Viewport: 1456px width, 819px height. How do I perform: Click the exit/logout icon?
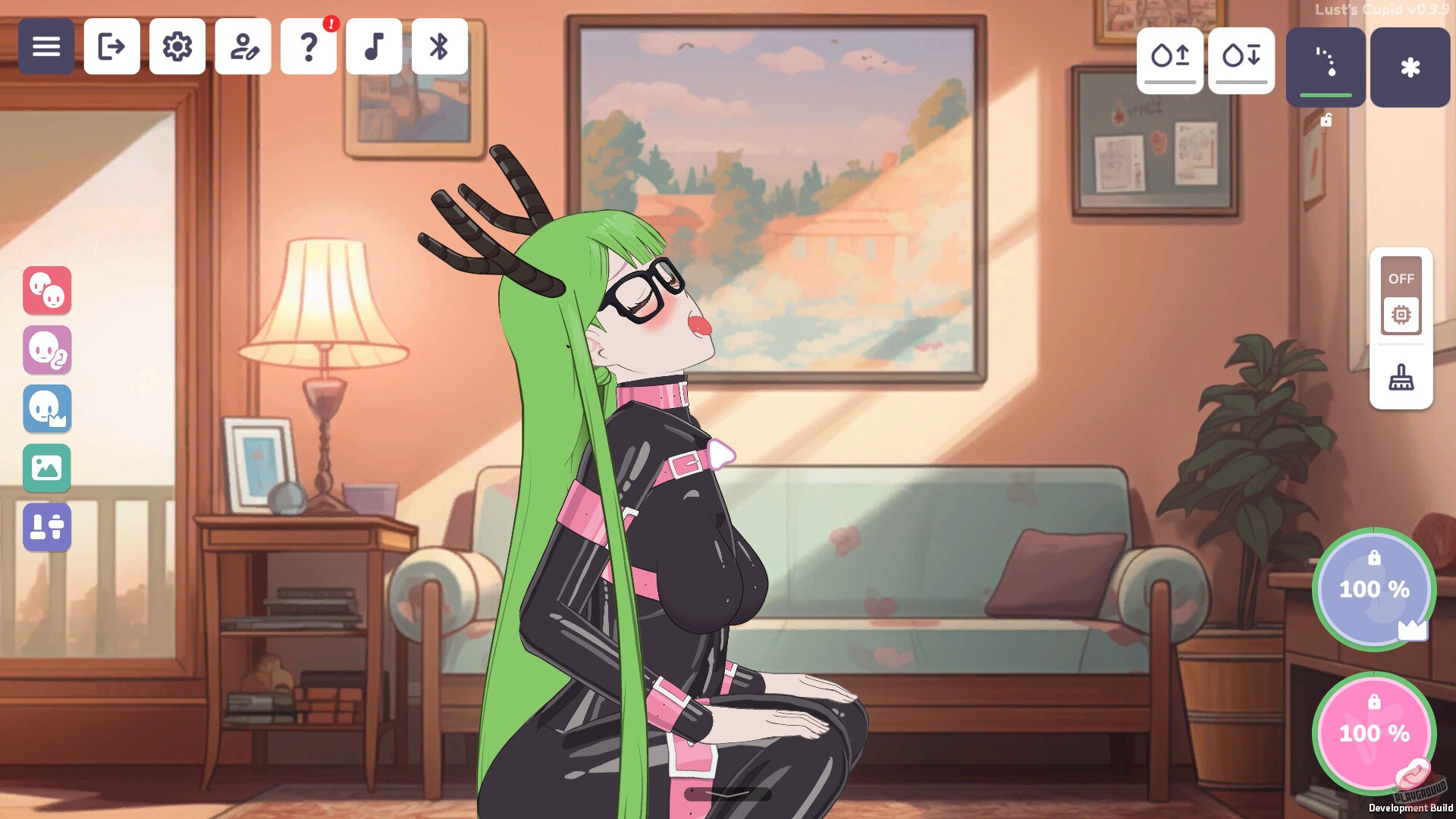111,47
